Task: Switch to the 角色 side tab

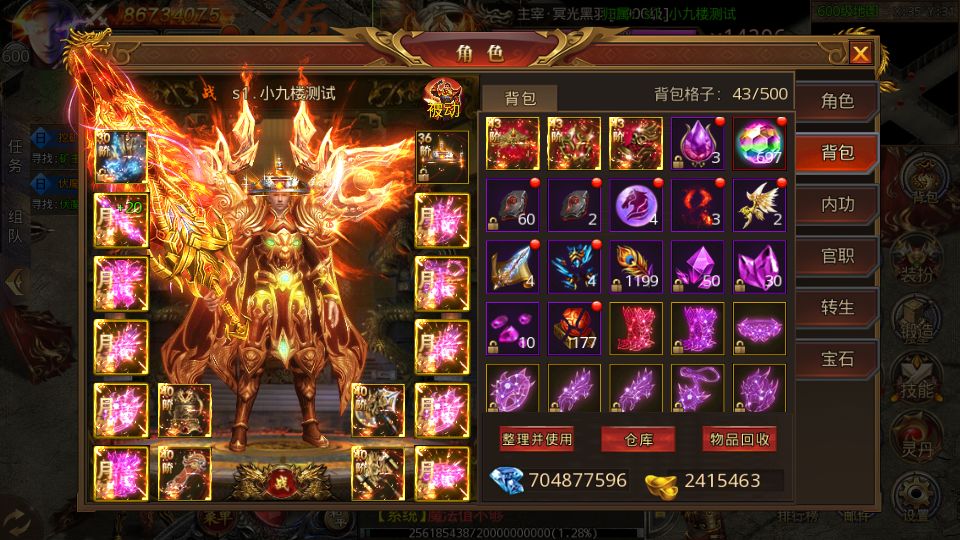Action: 837,101
